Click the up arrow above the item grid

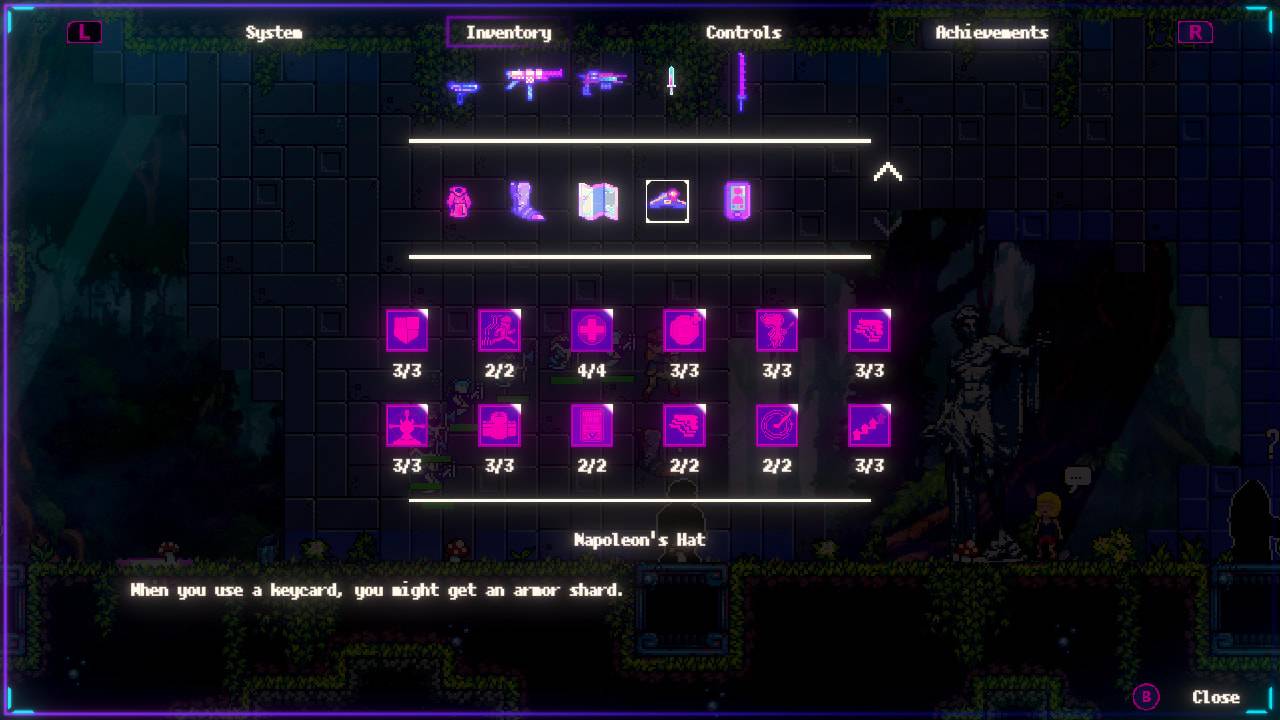888,170
